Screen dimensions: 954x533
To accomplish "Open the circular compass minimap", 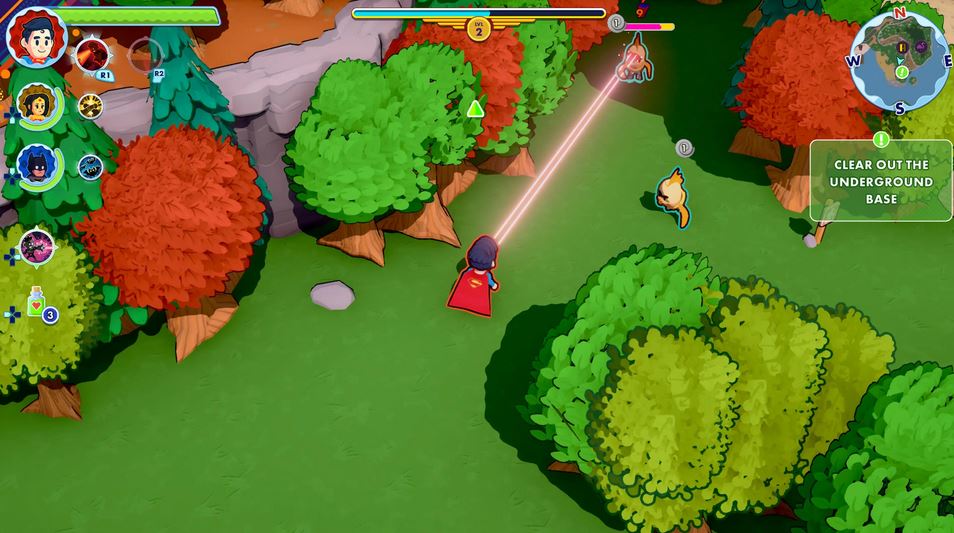I will tap(899, 60).
